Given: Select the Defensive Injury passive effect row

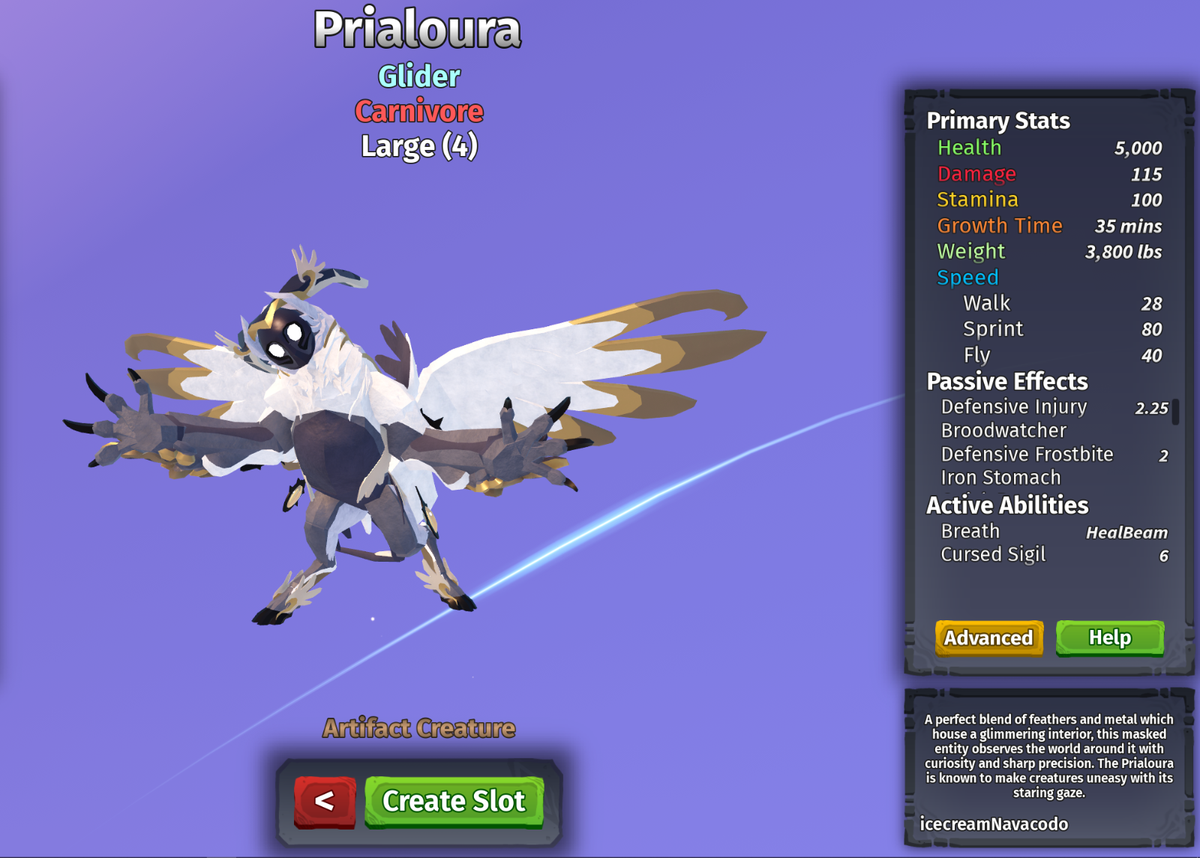Looking at the screenshot, I should pos(1014,407).
